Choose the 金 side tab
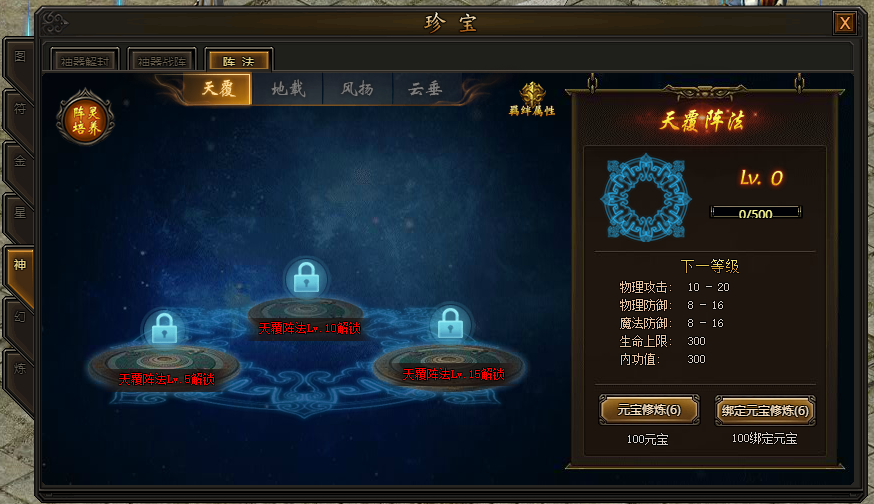The height and width of the screenshot is (504, 874). pyautogui.click(x=19, y=160)
